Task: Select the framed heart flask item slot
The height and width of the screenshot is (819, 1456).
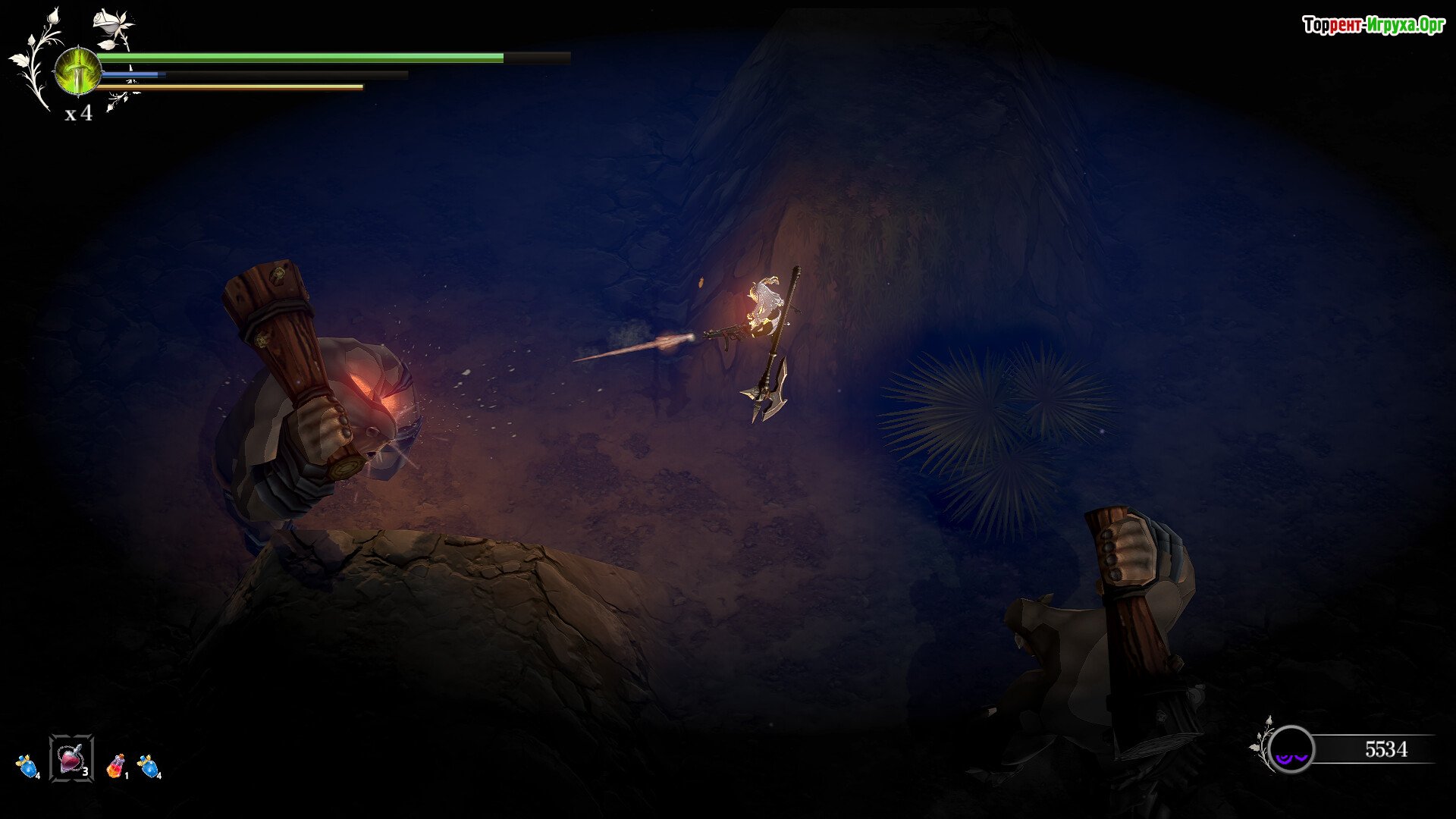Action: pos(71,758)
